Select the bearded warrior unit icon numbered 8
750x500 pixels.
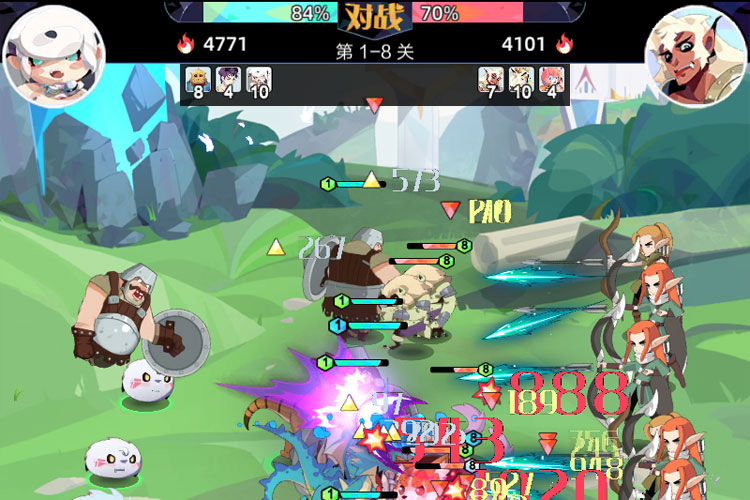pos(198,83)
